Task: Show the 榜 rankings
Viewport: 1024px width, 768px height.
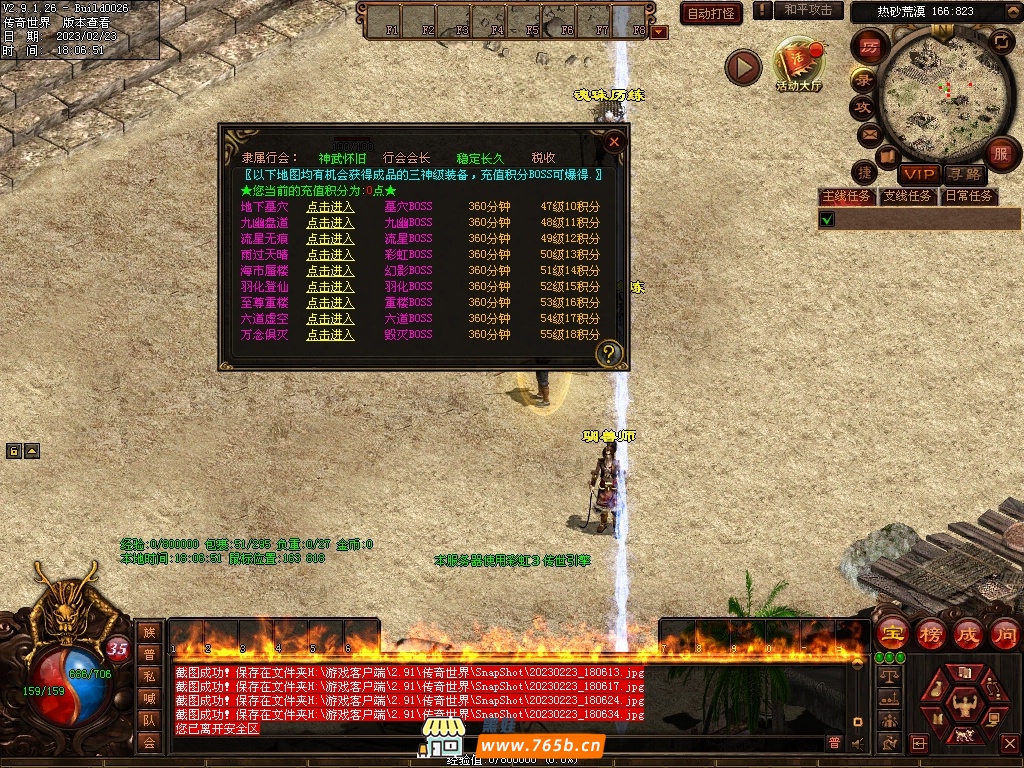Action: (930, 633)
